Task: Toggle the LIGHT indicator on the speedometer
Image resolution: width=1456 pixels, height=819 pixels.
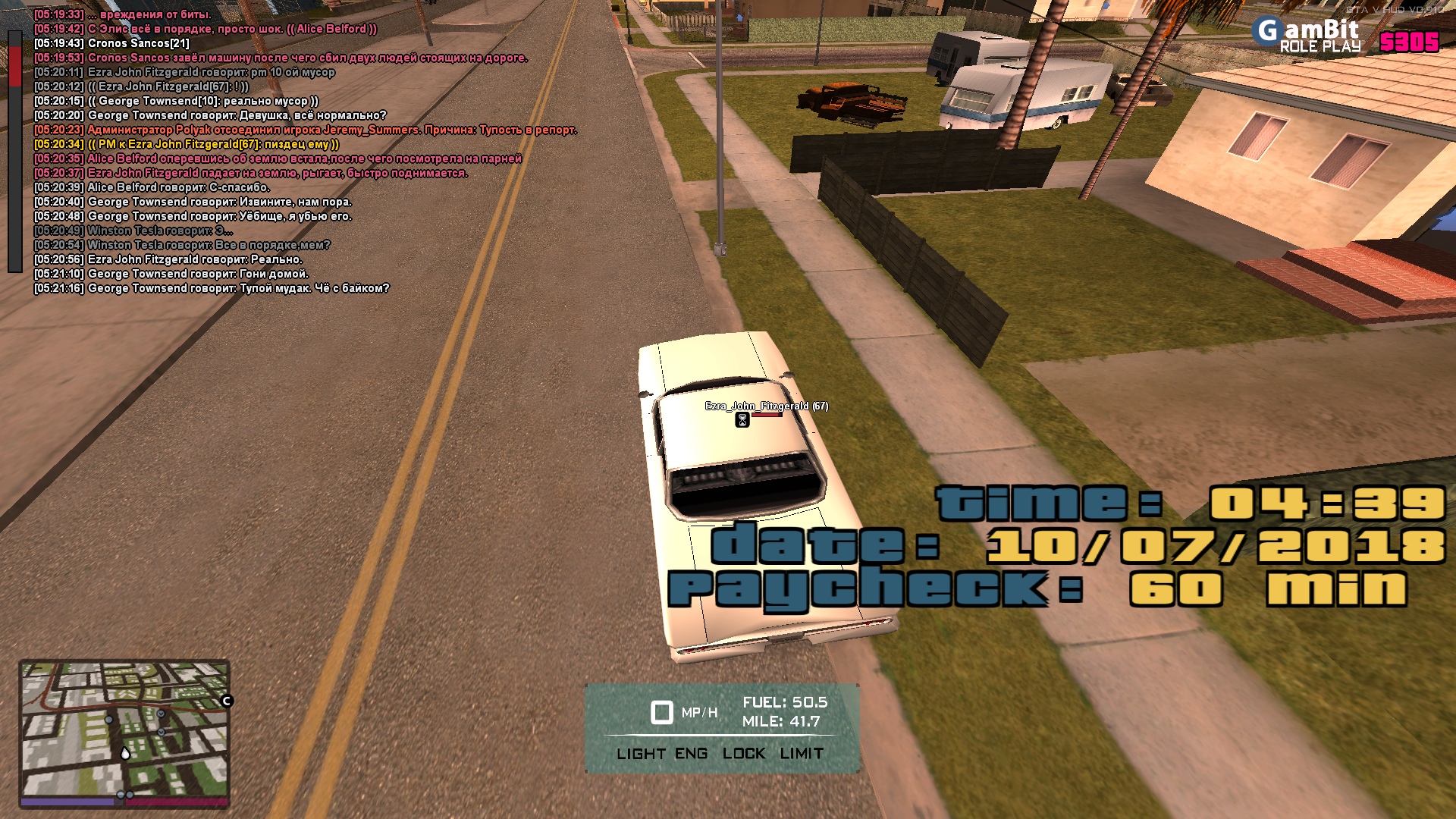Action: click(641, 754)
